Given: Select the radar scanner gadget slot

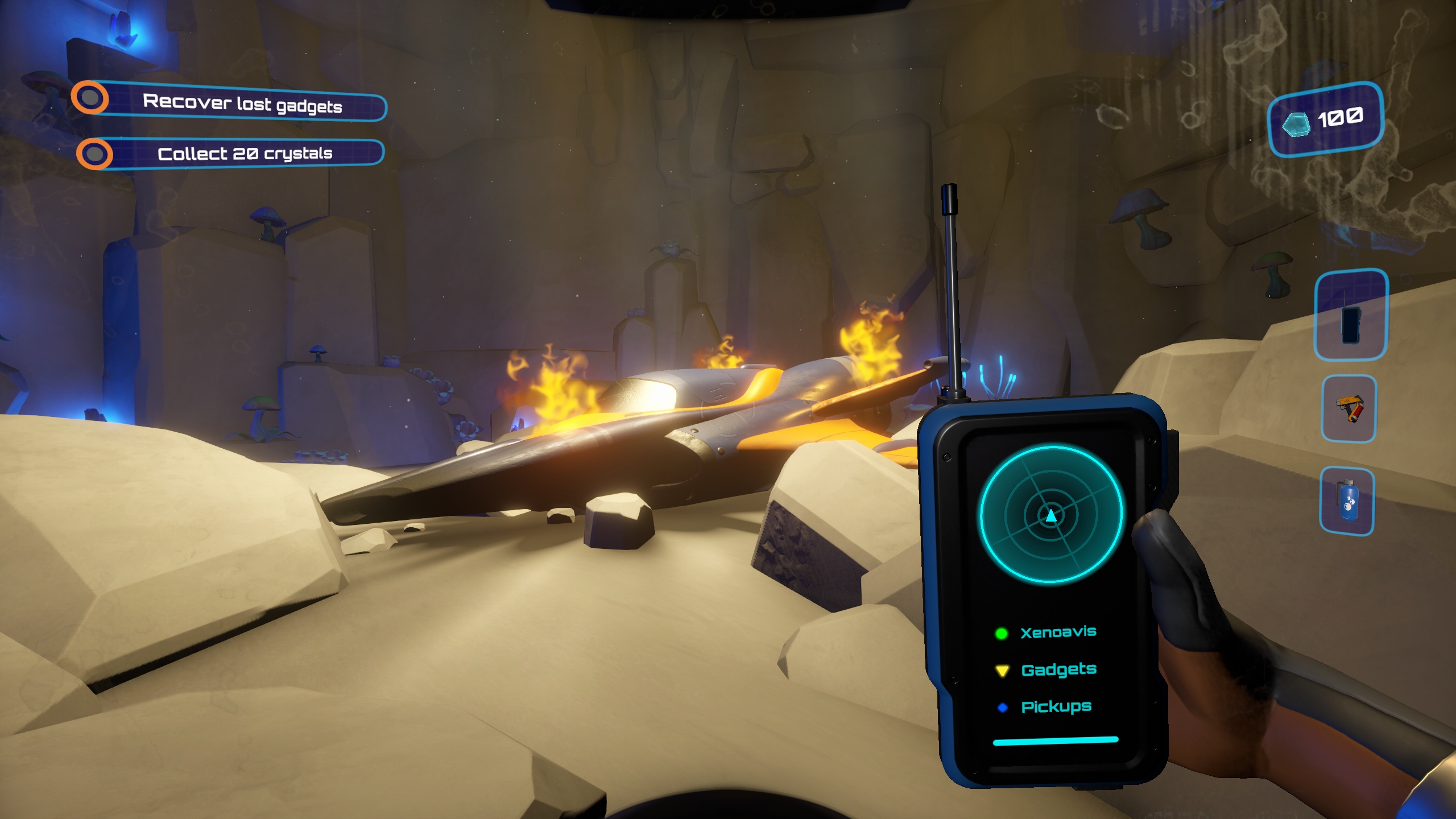Looking at the screenshot, I should (x=1351, y=315).
